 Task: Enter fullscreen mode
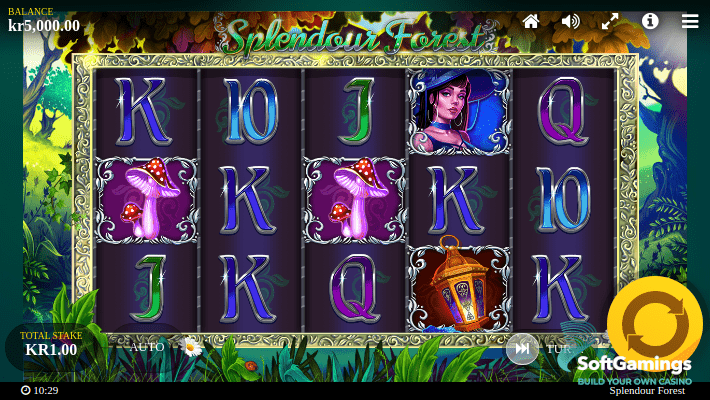click(x=610, y=21)
